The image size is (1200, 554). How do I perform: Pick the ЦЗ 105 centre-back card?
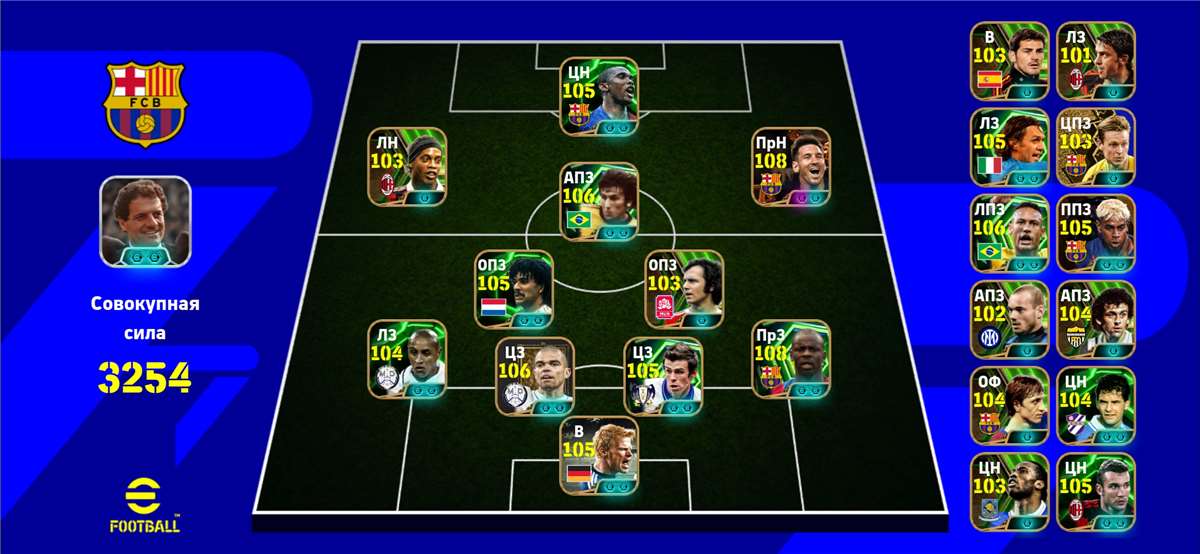tap(663, 376)
